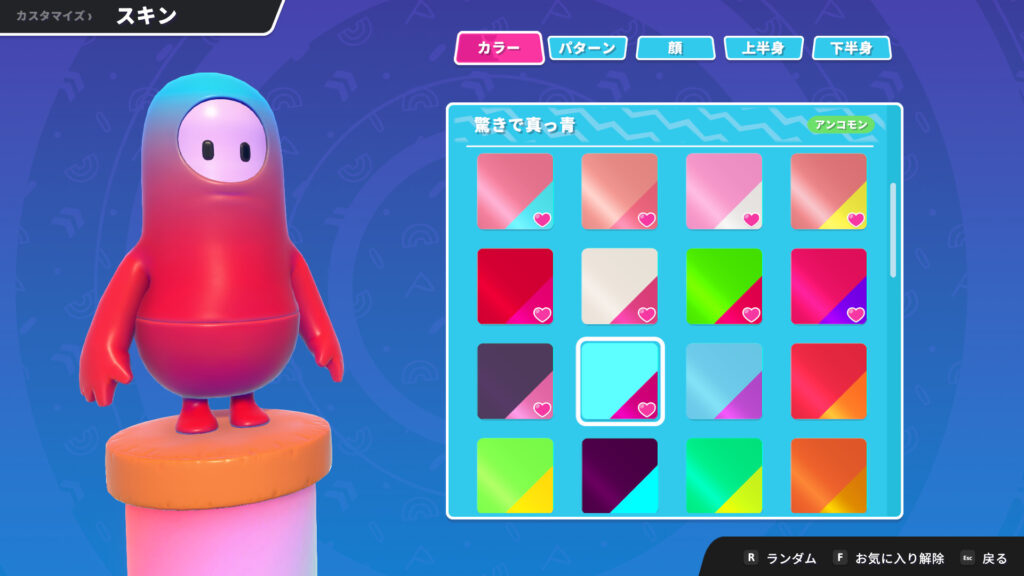Pick the pink swatch with cyan corner

click(515, 191)
